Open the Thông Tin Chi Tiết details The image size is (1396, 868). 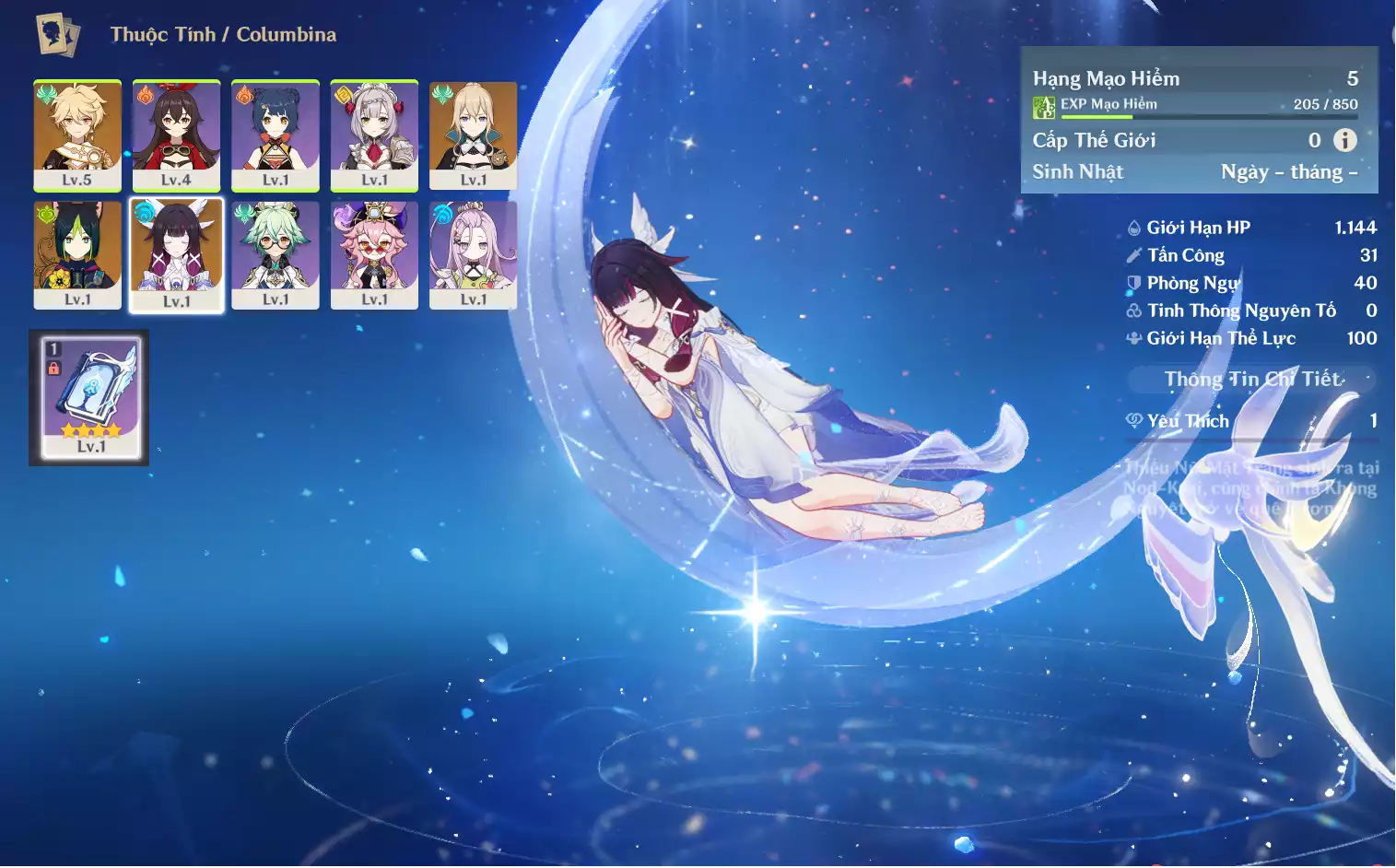point(1252,379)
